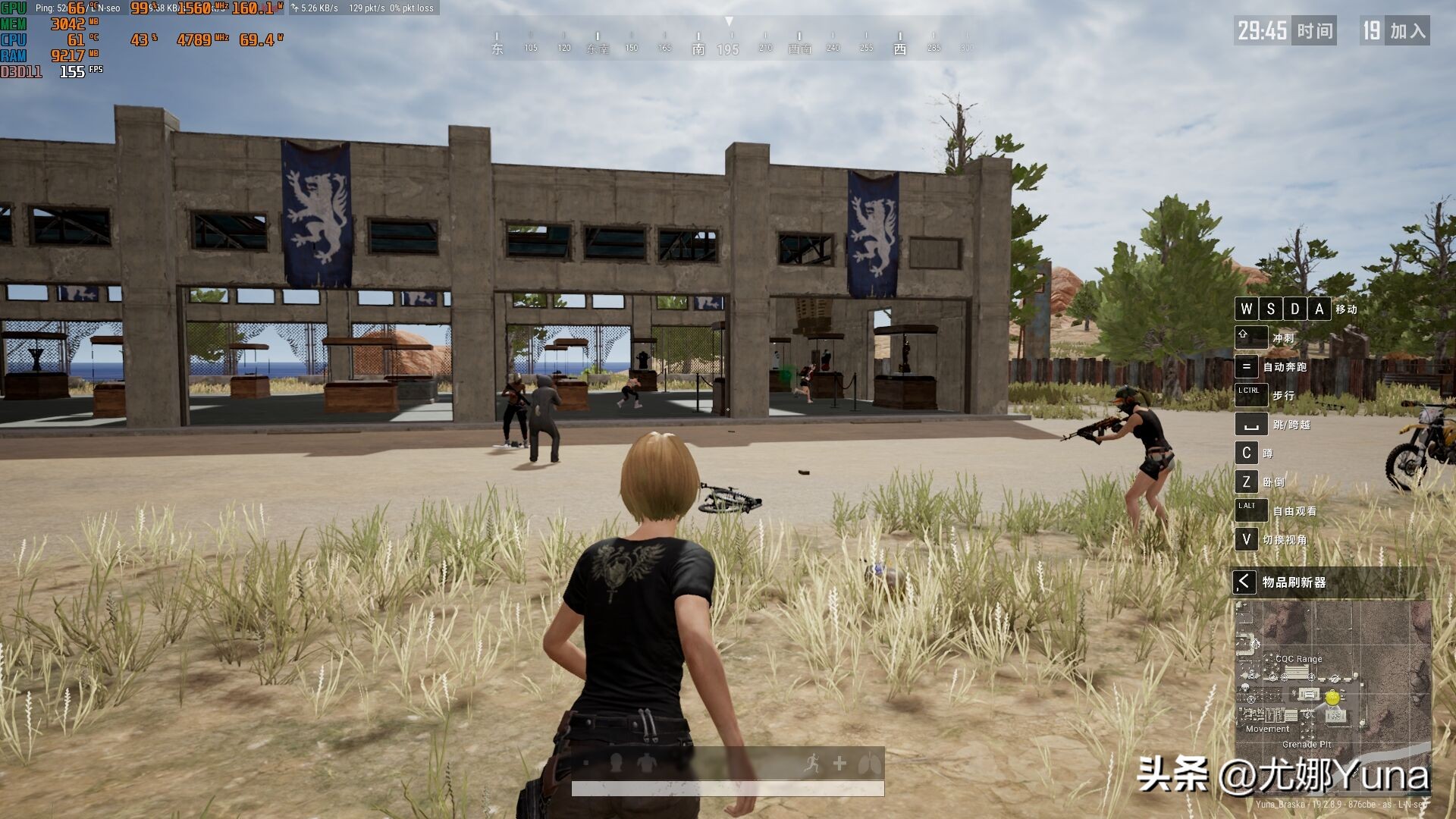Screen dimensions: 1456x819
Task: Click the arrow icon beside 物品刷新器
Action: (1244, 582)
